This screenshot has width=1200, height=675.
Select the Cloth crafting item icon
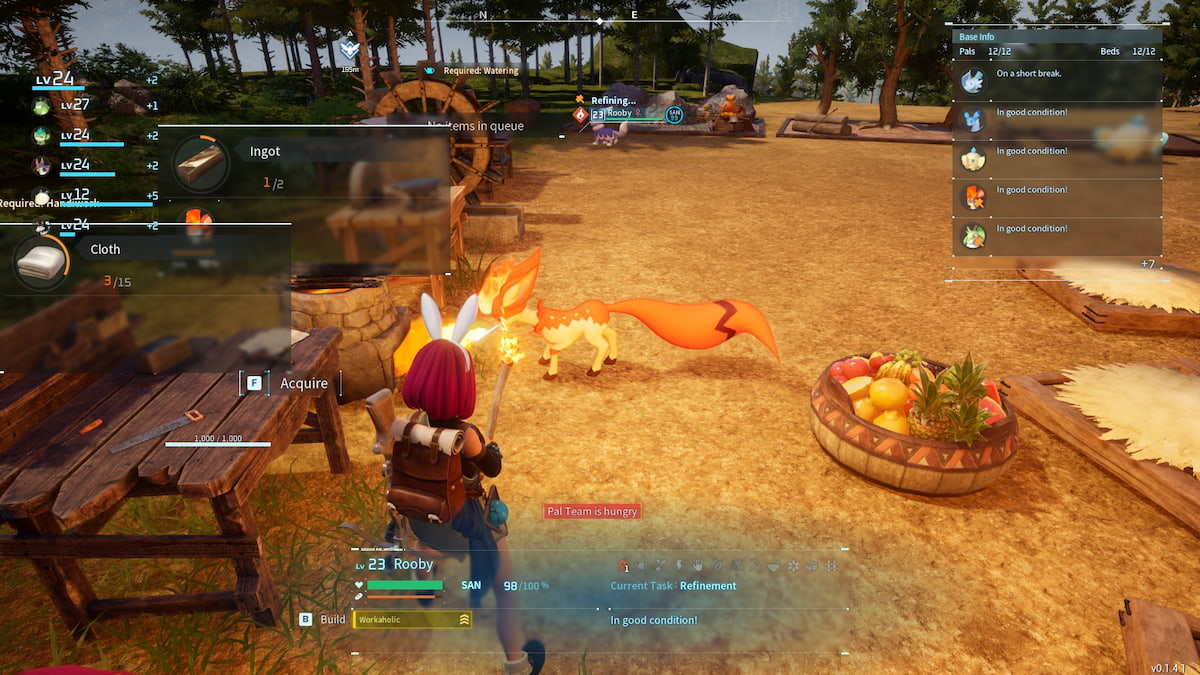click(40, 262)
